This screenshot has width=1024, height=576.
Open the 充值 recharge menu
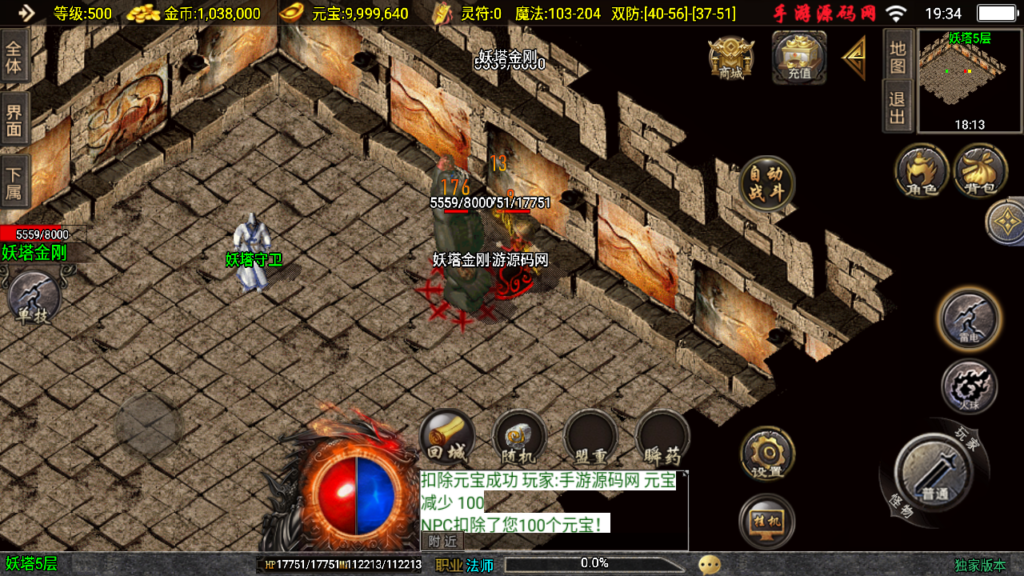798,56
